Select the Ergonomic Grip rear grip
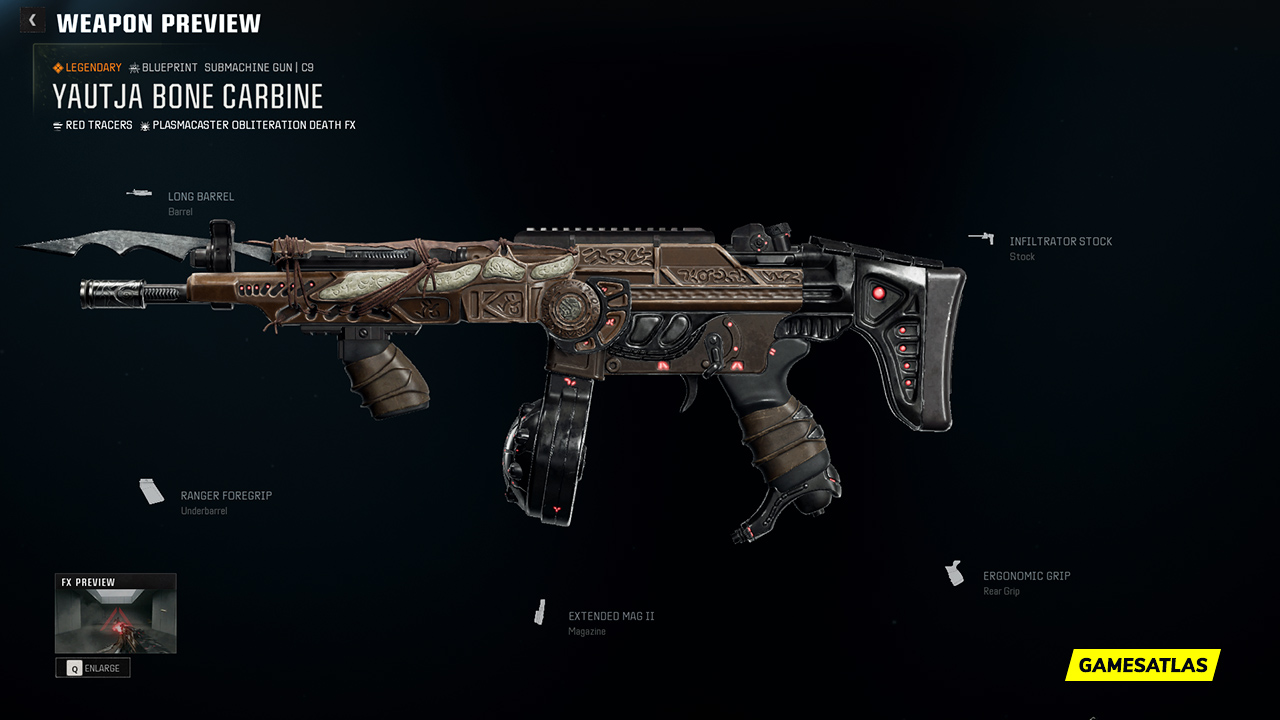 [1026, 577]
